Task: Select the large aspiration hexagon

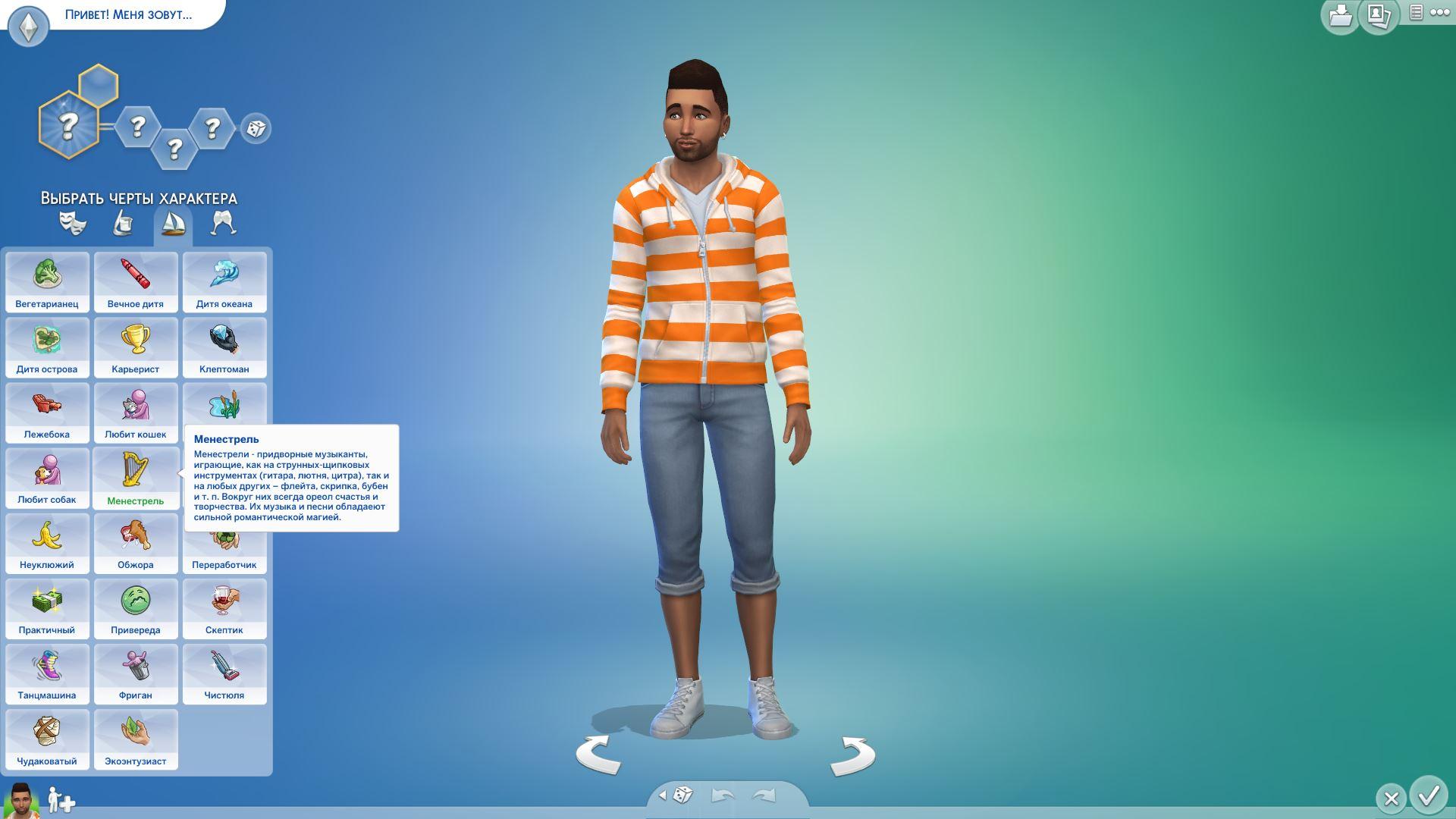Action: [x=68, y=125]
